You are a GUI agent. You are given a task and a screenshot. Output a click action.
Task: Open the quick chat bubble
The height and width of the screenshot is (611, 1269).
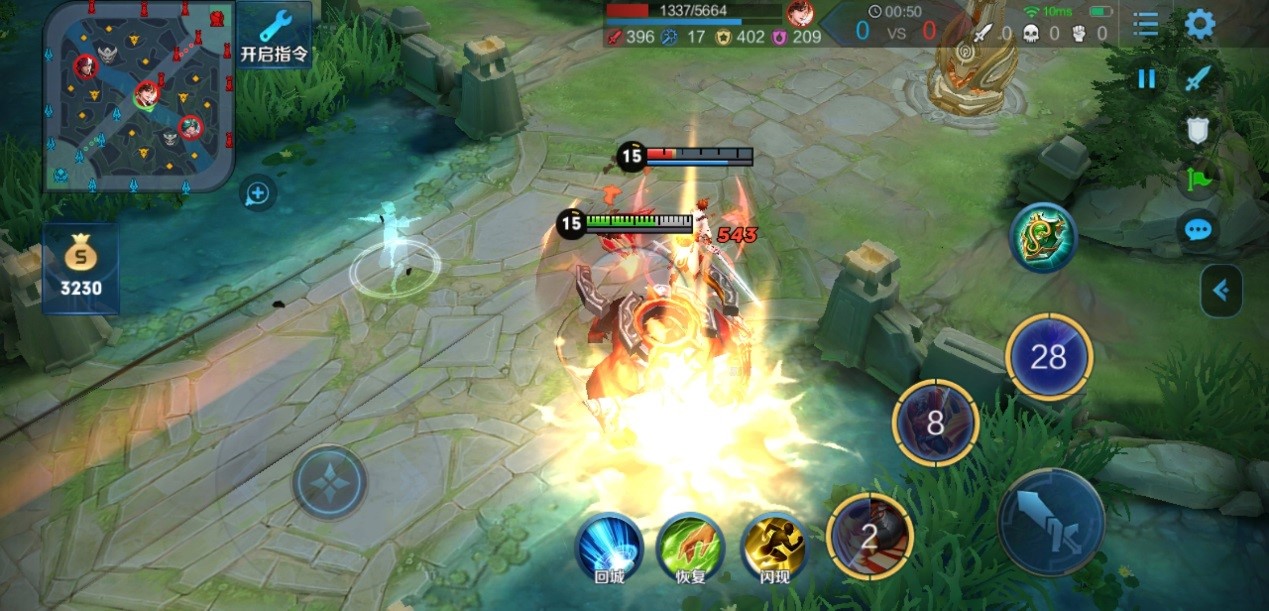point(1198,230)
